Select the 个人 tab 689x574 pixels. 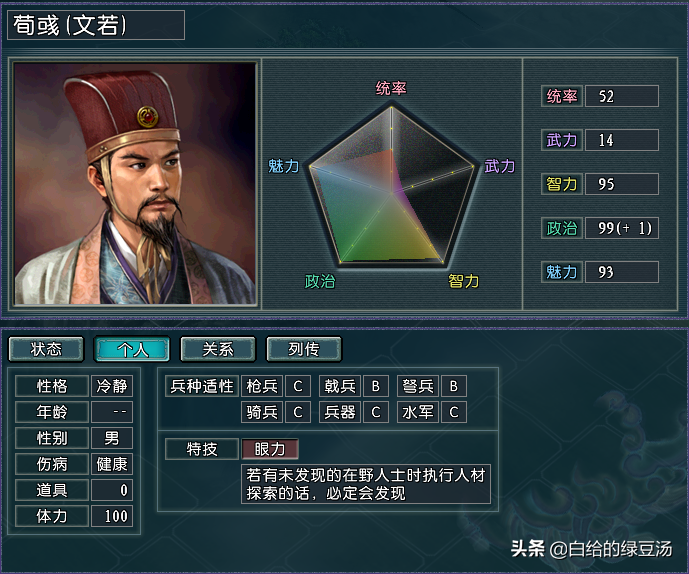tap(132, 349)
